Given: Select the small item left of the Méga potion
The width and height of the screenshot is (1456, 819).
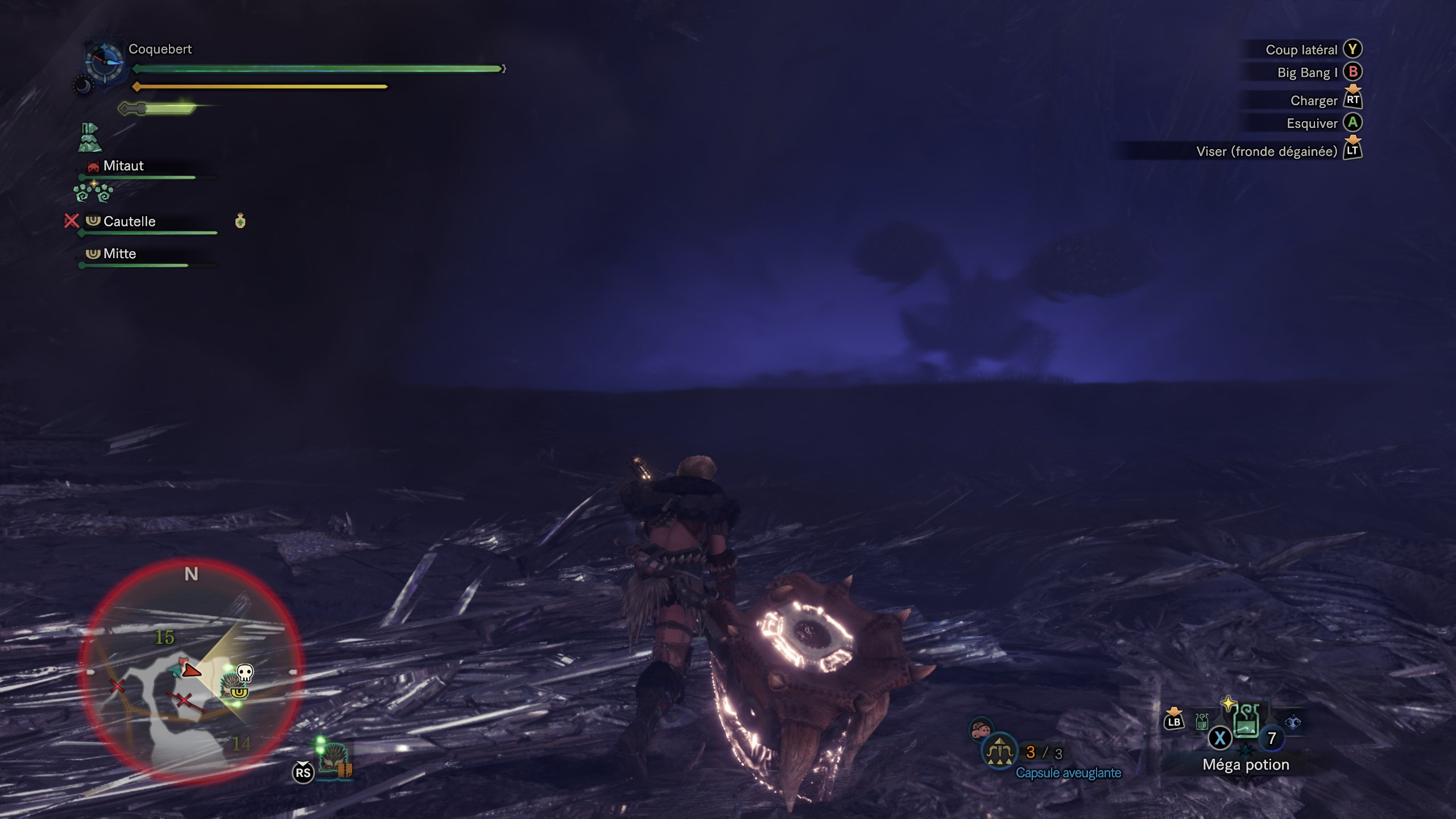Looking at the screenshot, I should [x=1202, y=722].
